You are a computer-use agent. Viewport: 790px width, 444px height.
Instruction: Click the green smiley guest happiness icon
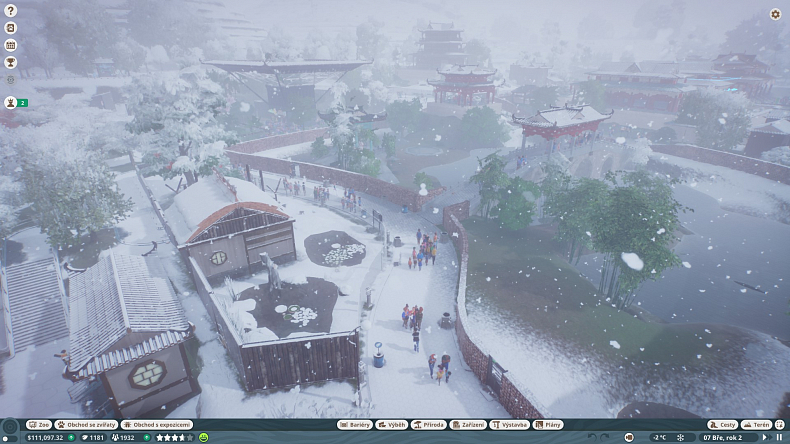coord(204,437)
